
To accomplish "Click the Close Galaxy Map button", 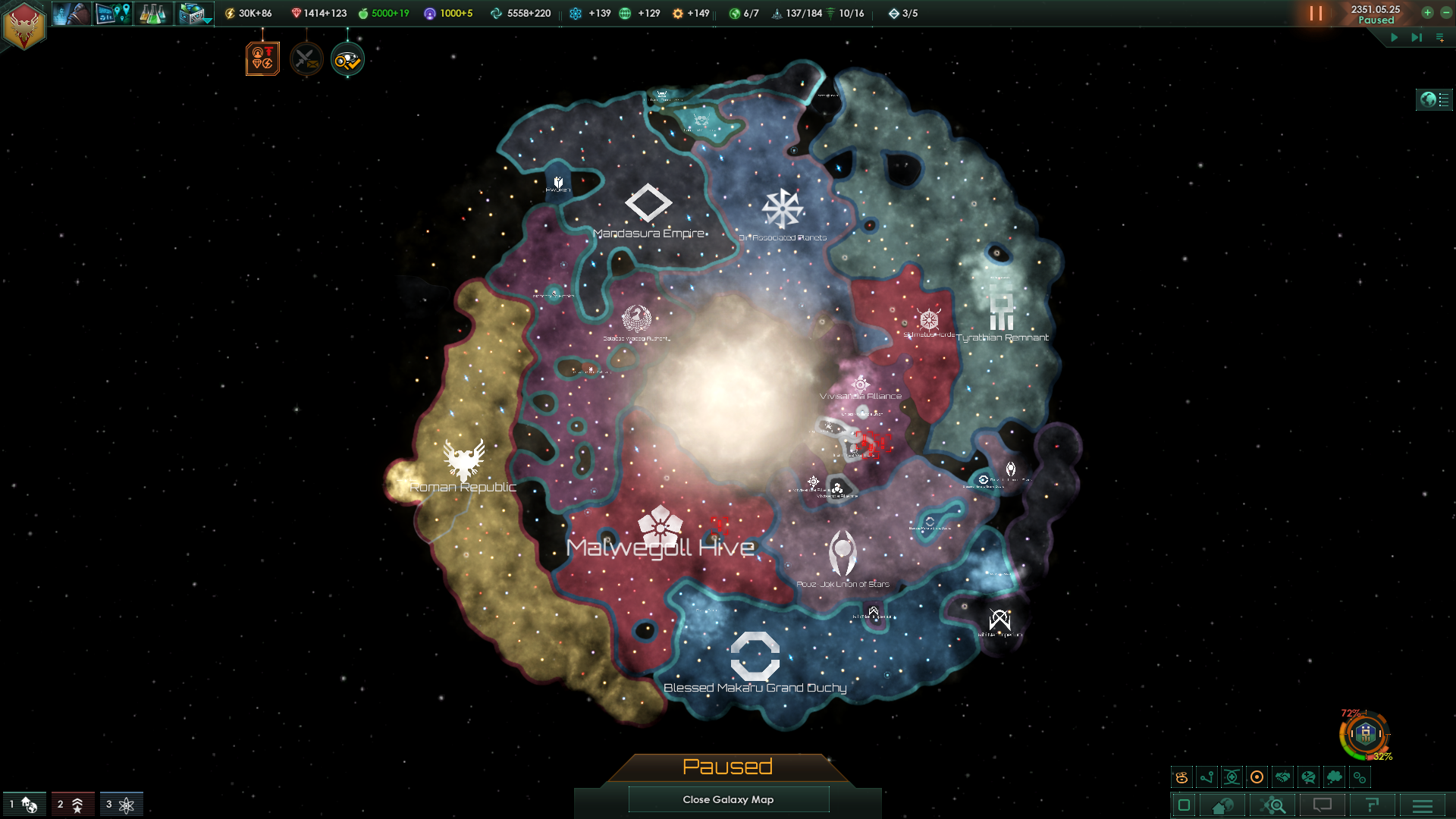I will tap(728, 799).
